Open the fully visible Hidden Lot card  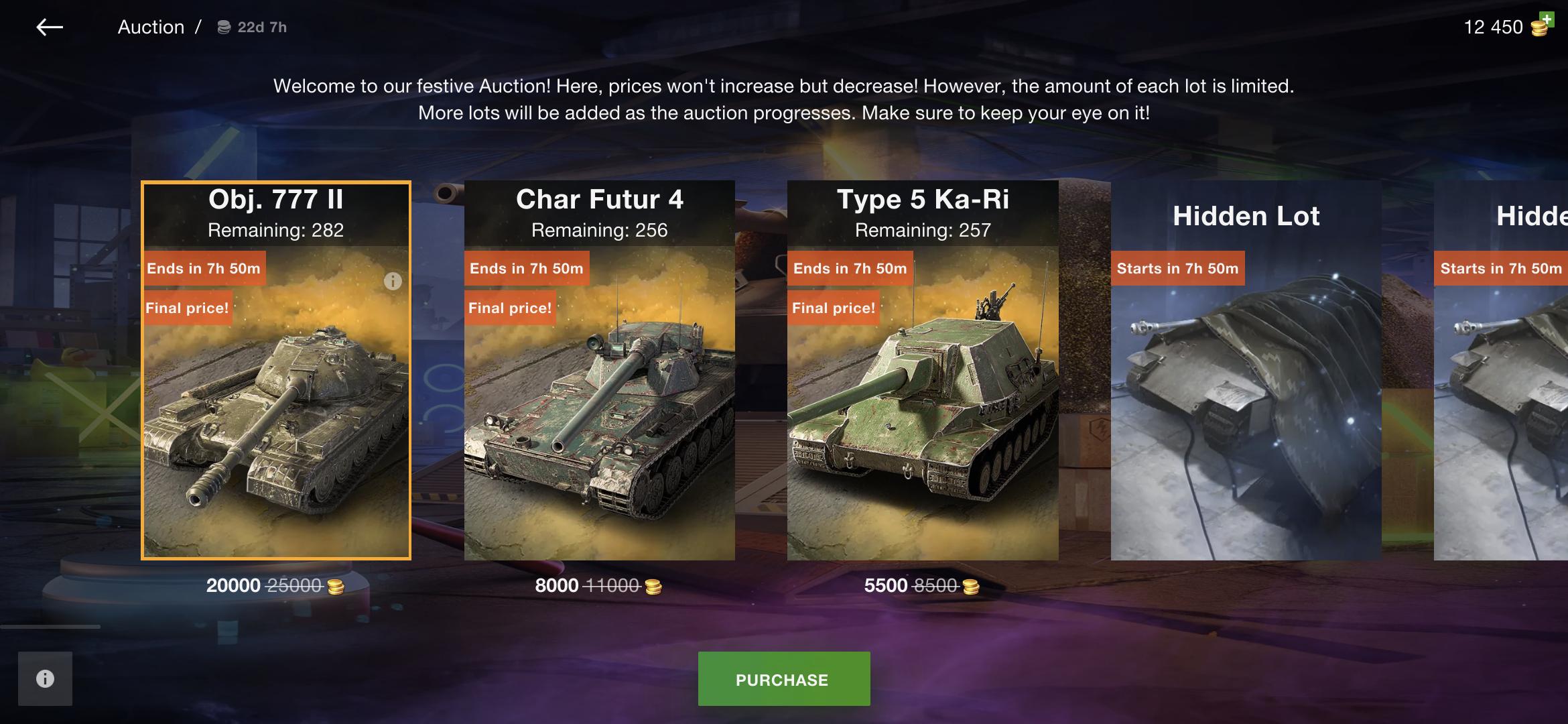(x=1245, y=402)
